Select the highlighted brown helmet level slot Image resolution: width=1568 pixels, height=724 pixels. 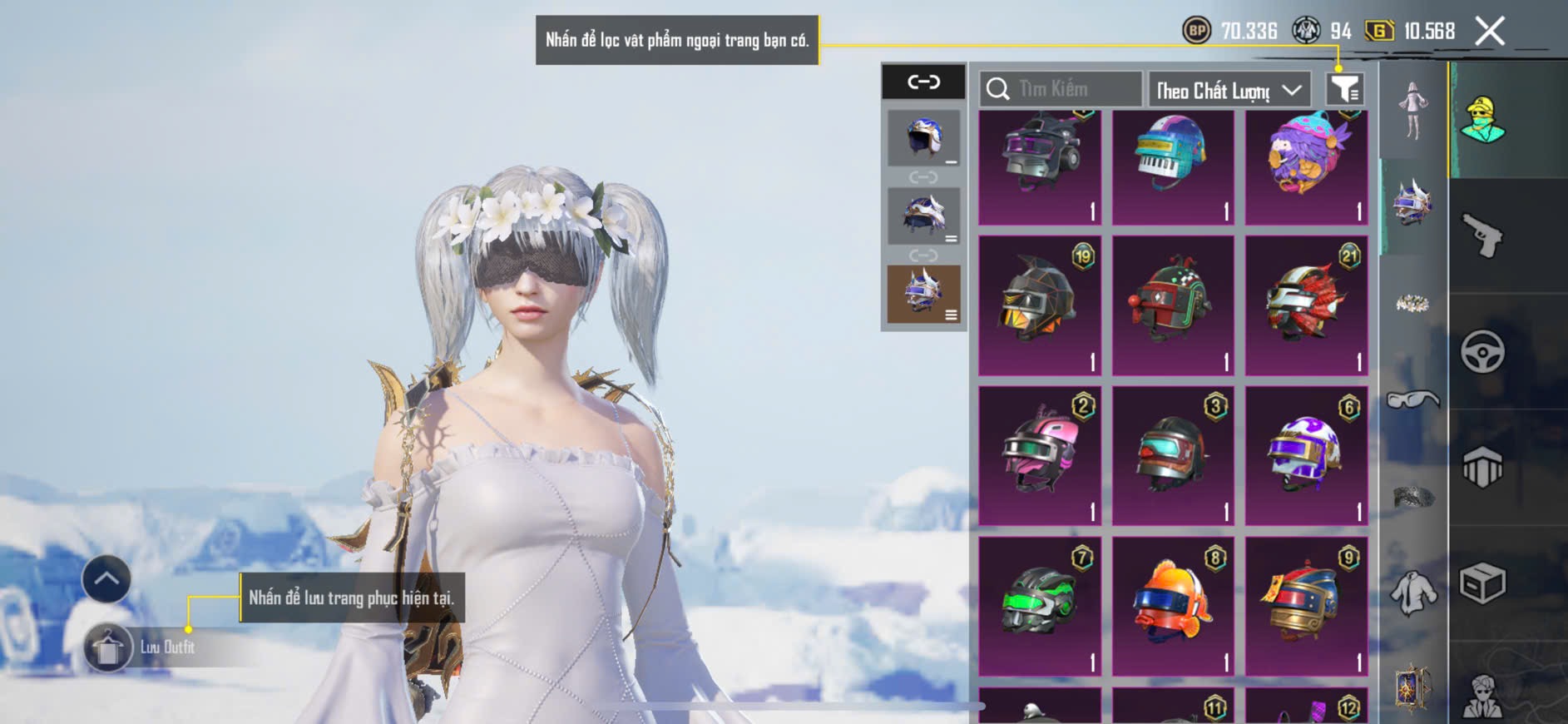(923, 294)
